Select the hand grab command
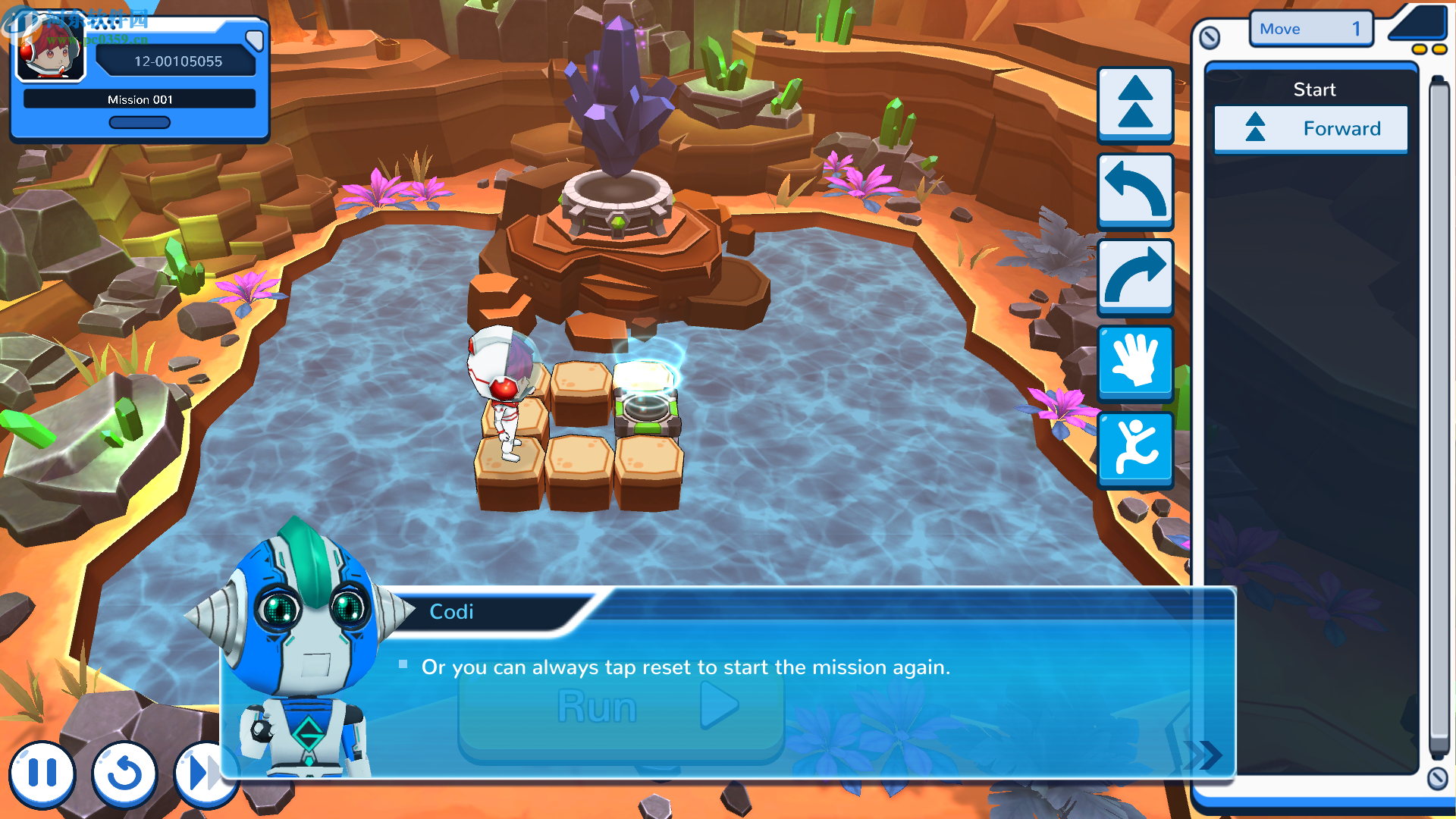Image resolution: width=1456 pixels, height=819 pixels. tap(1135, 362)
